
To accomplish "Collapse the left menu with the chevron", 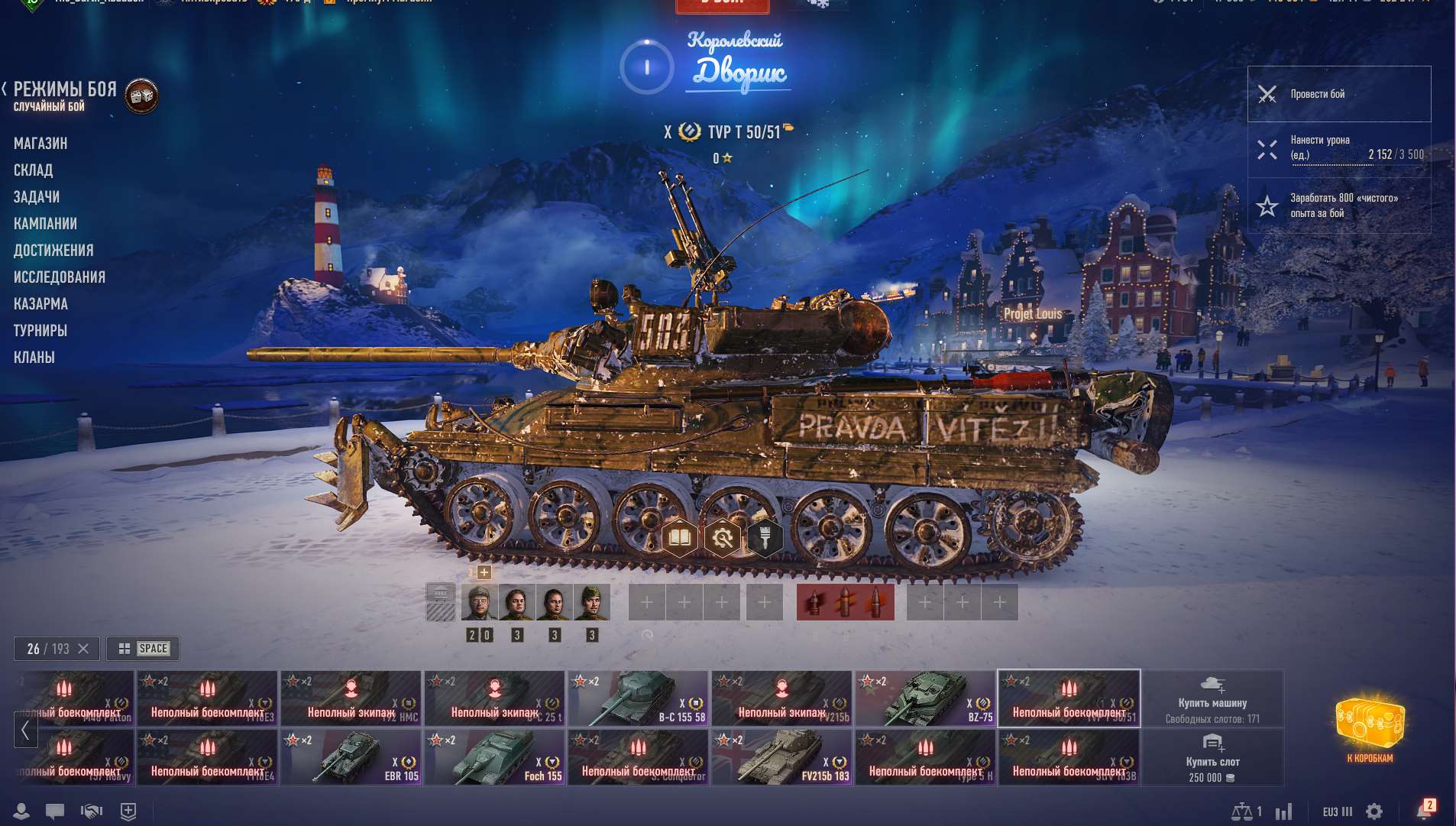I will pos(5,86).
